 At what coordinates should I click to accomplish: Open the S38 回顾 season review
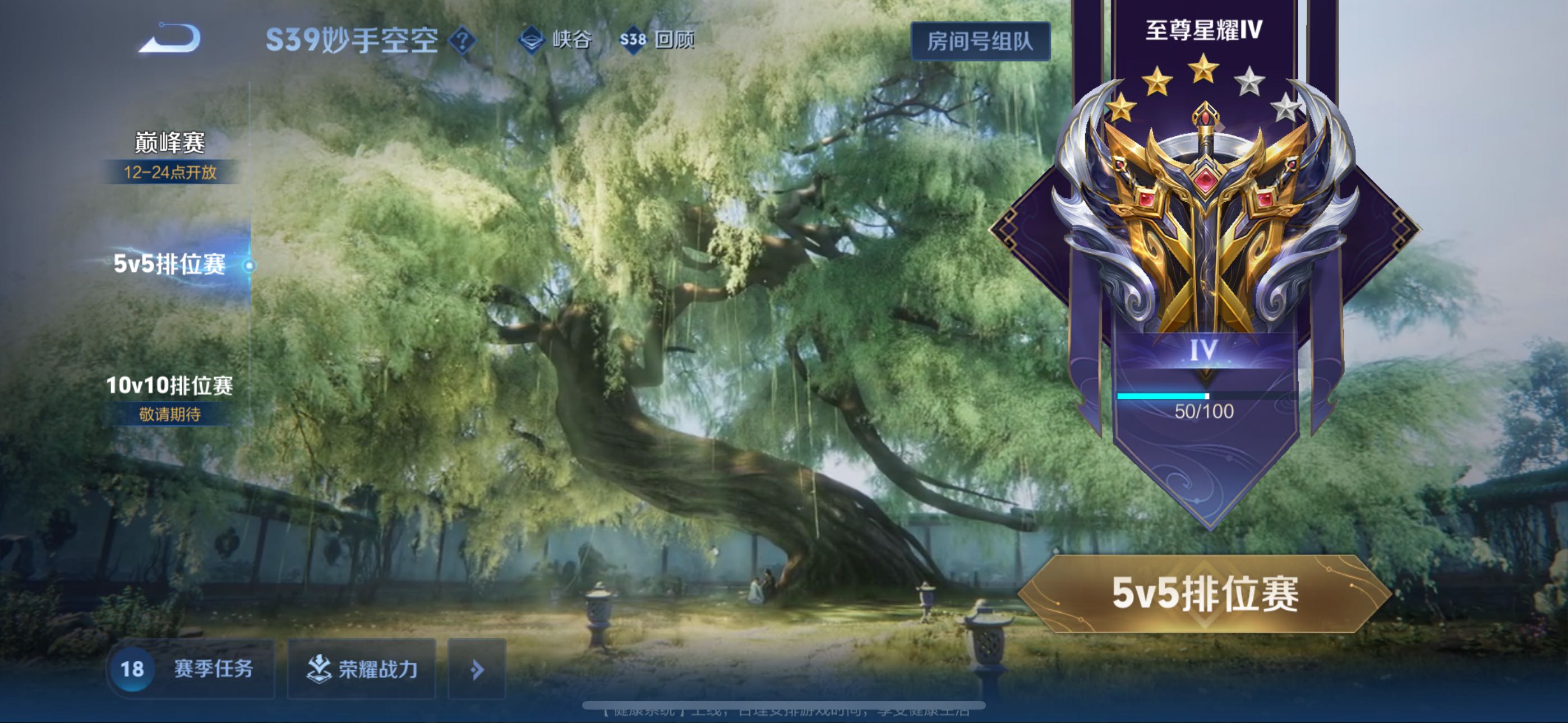[x=657, y=40]
